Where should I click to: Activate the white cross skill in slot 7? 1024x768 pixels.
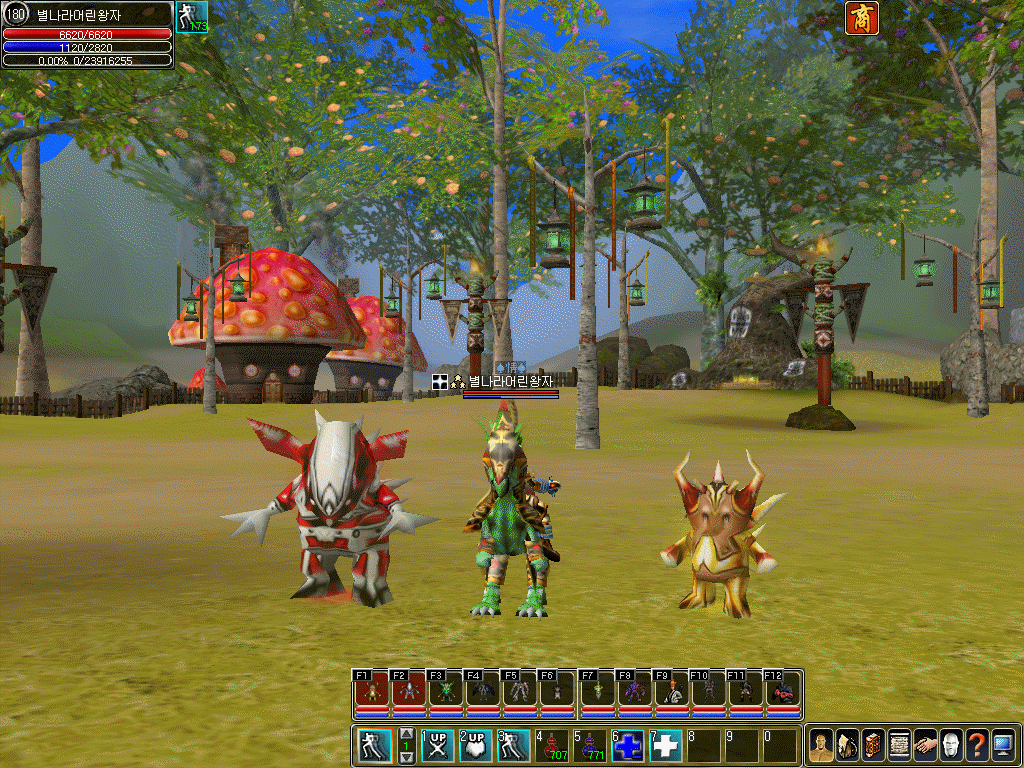[666, 746]
